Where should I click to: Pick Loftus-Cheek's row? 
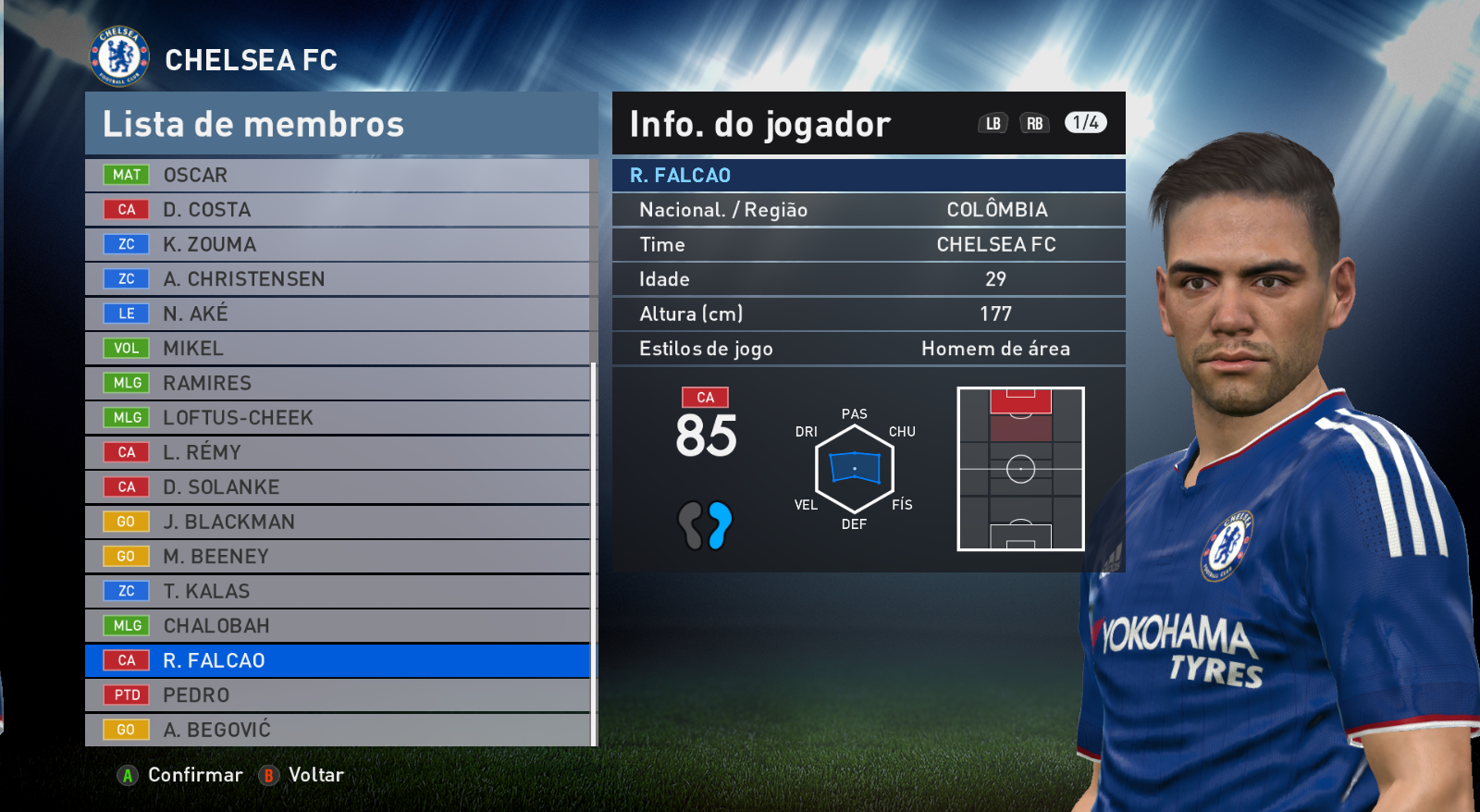[x=338, y=418]
